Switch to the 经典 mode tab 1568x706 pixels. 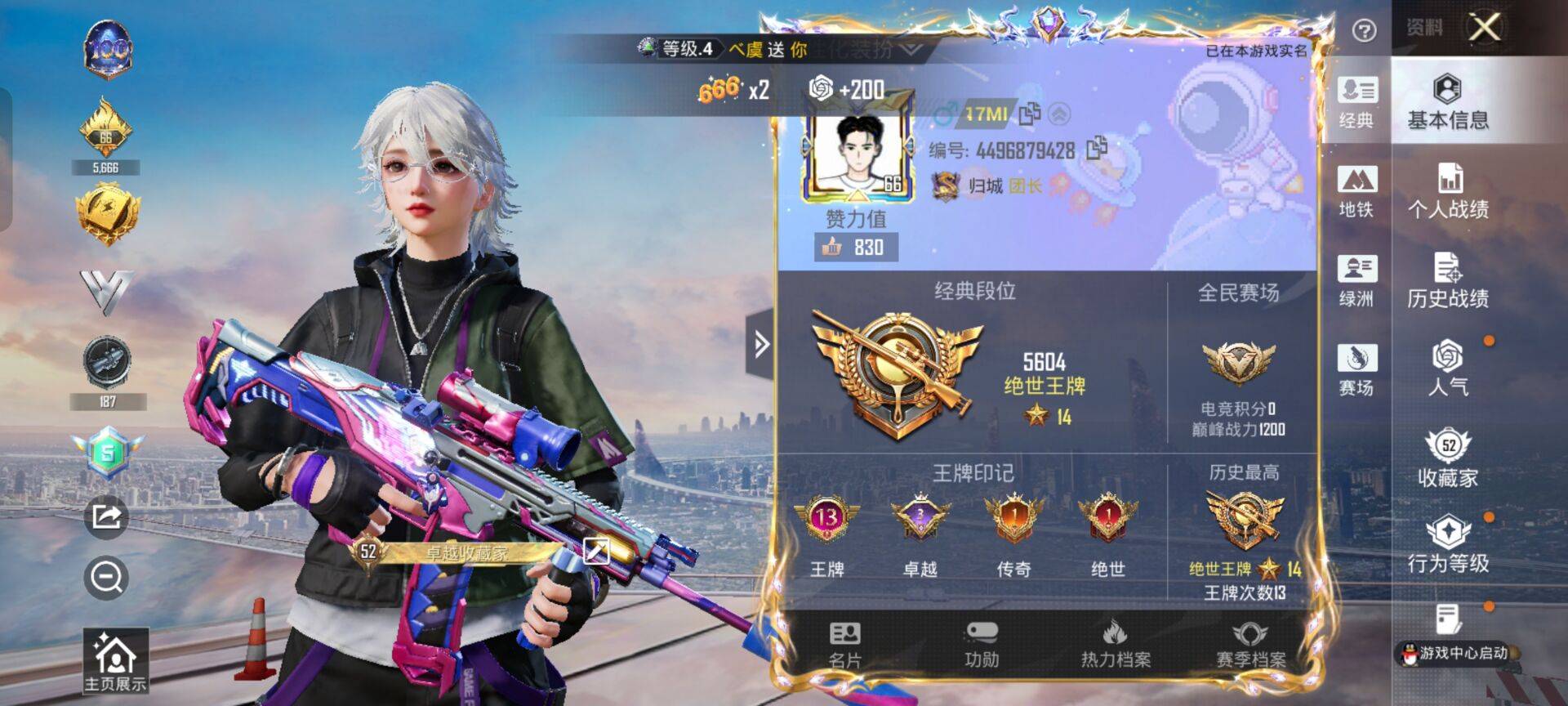[1356, 102]
